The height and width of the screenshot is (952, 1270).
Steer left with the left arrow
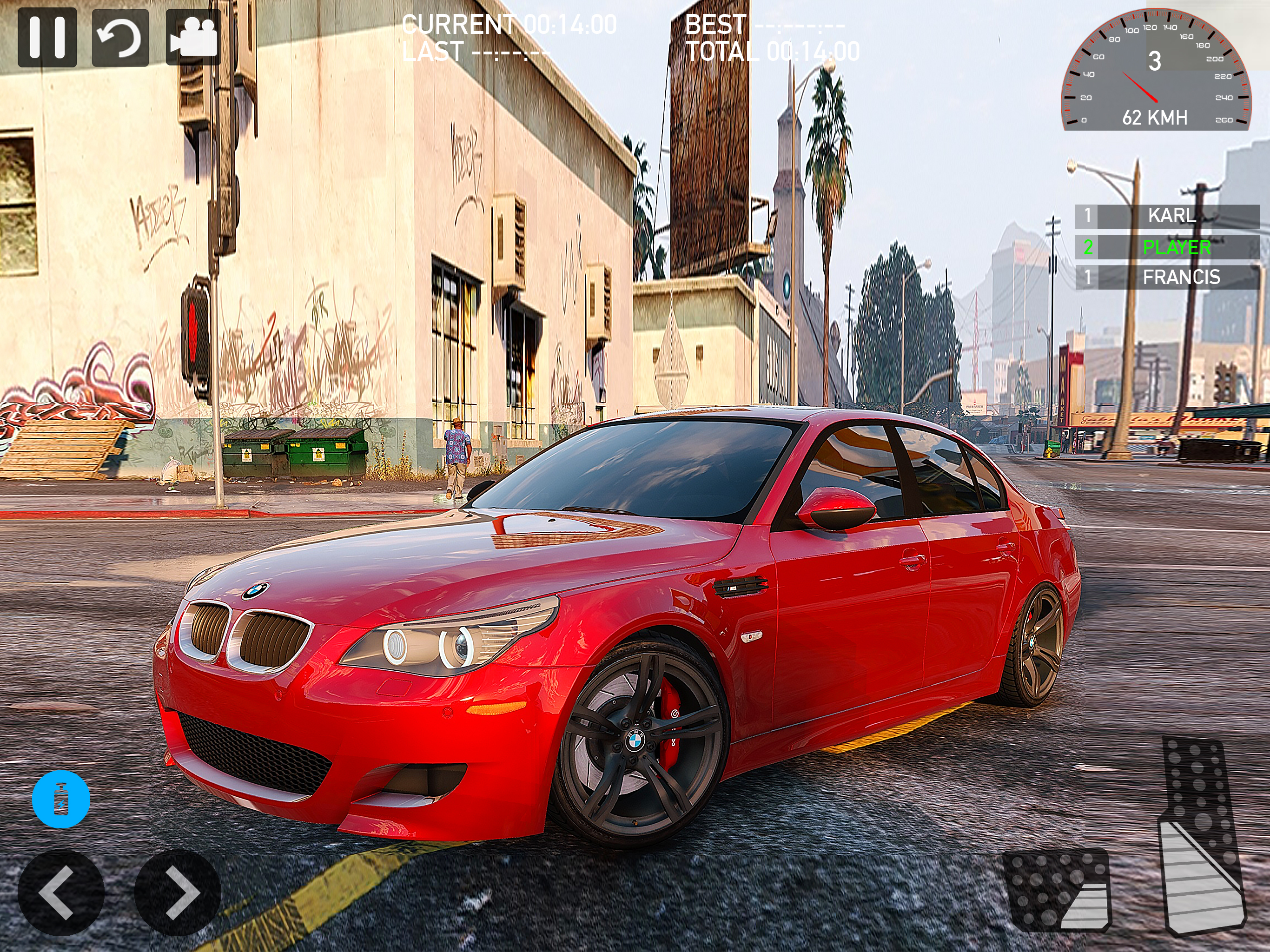pos(61,892)
